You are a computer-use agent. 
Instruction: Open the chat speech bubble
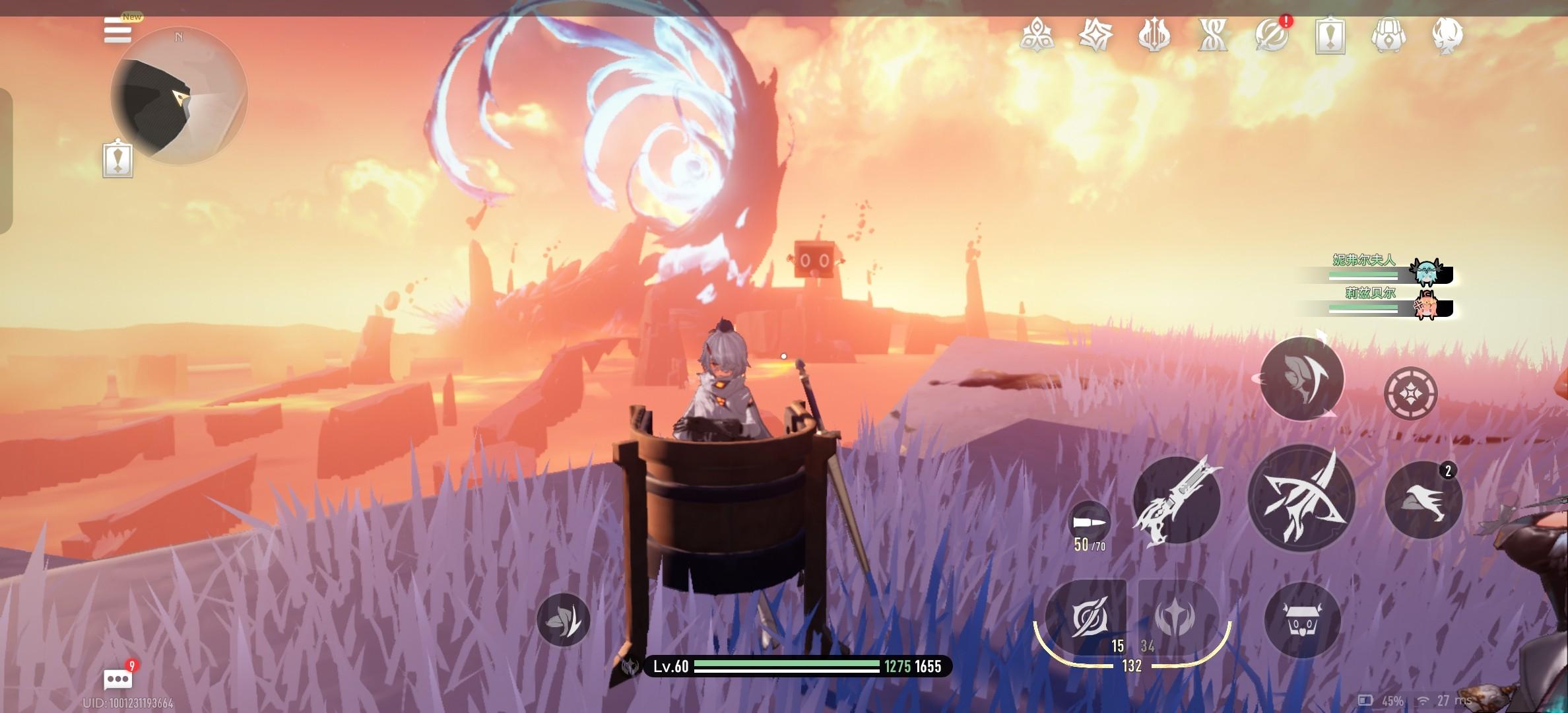117,679
